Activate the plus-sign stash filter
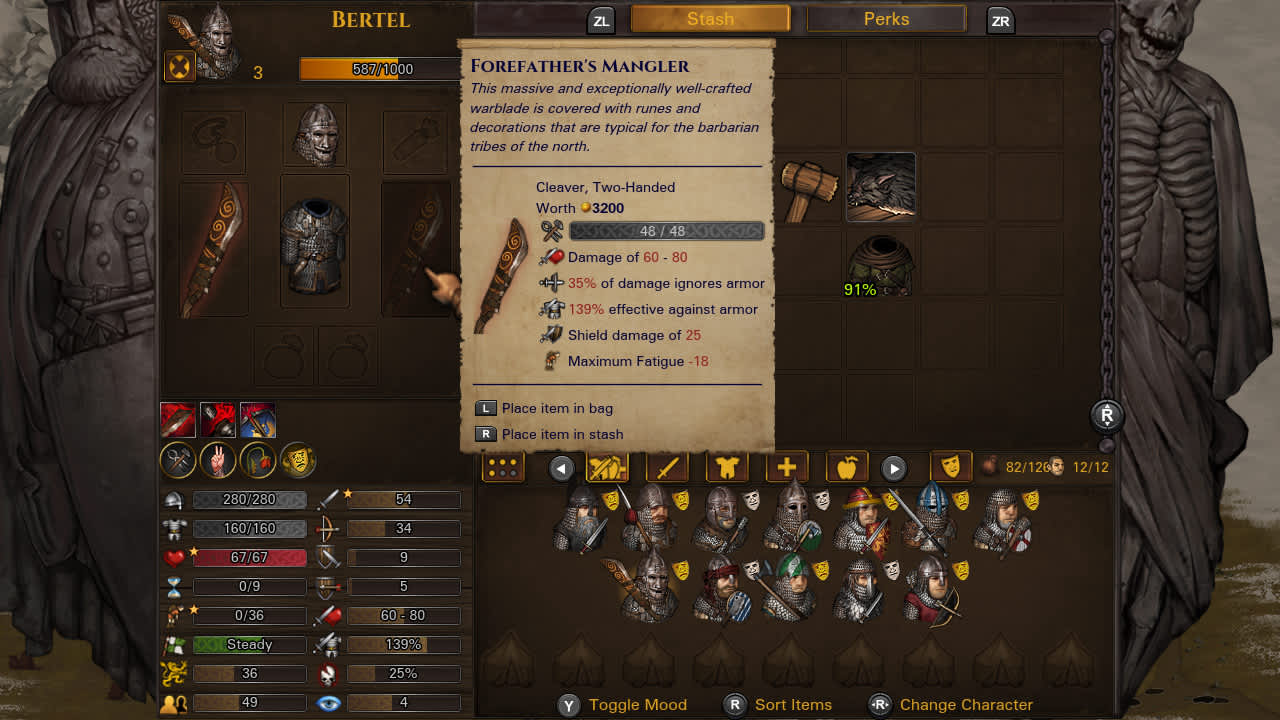Screen dimensions: 1280x720 tap(787, 467)
